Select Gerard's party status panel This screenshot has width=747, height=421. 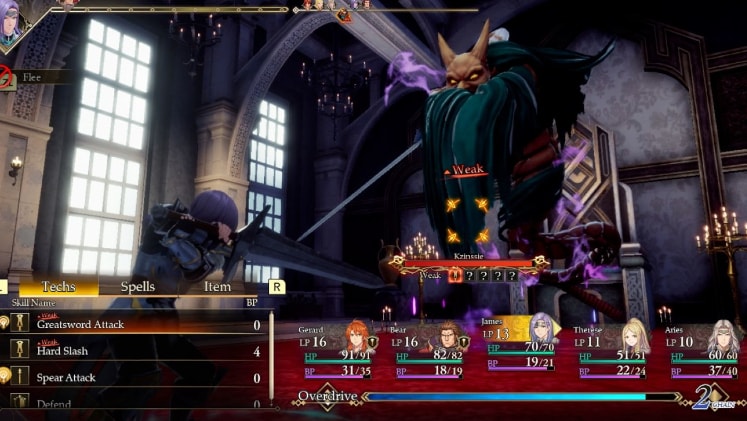coord(337,352)
